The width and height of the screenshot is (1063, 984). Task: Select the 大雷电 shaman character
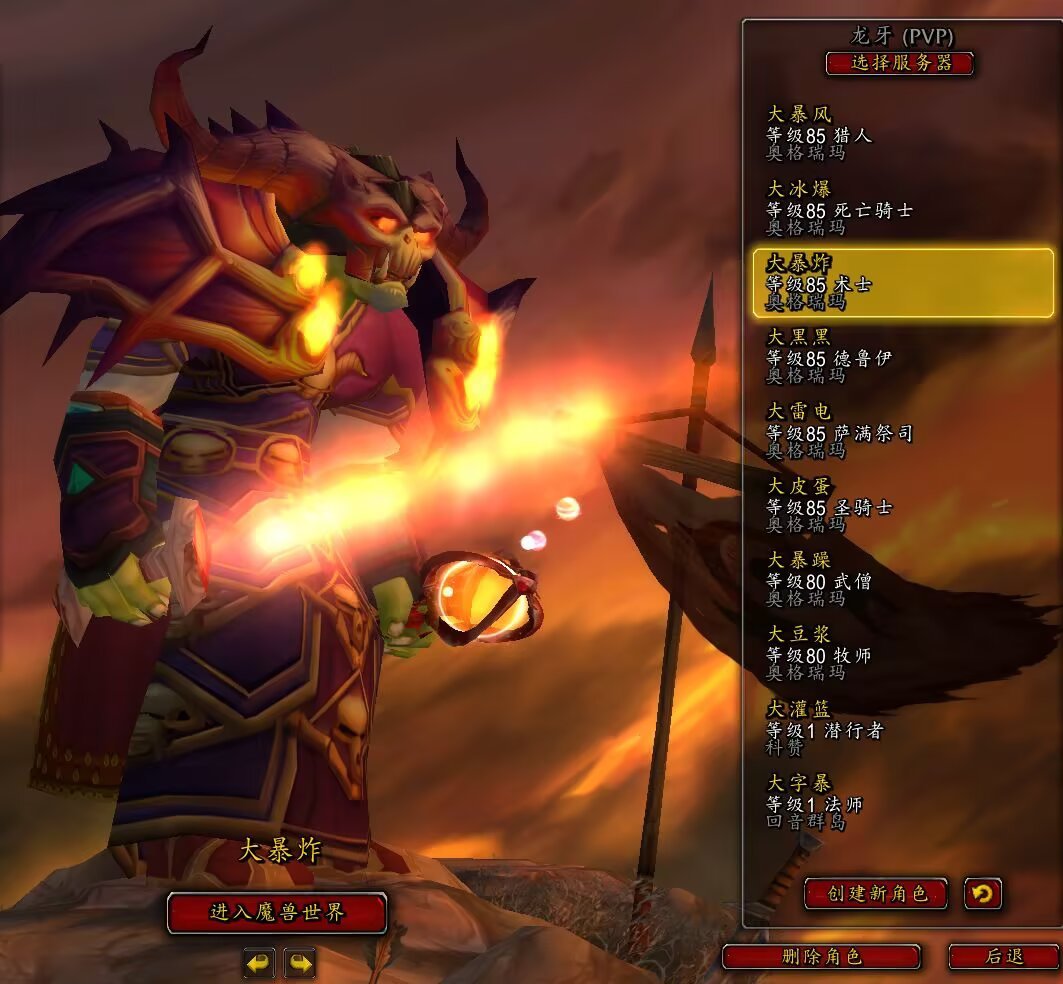[902, 431]
